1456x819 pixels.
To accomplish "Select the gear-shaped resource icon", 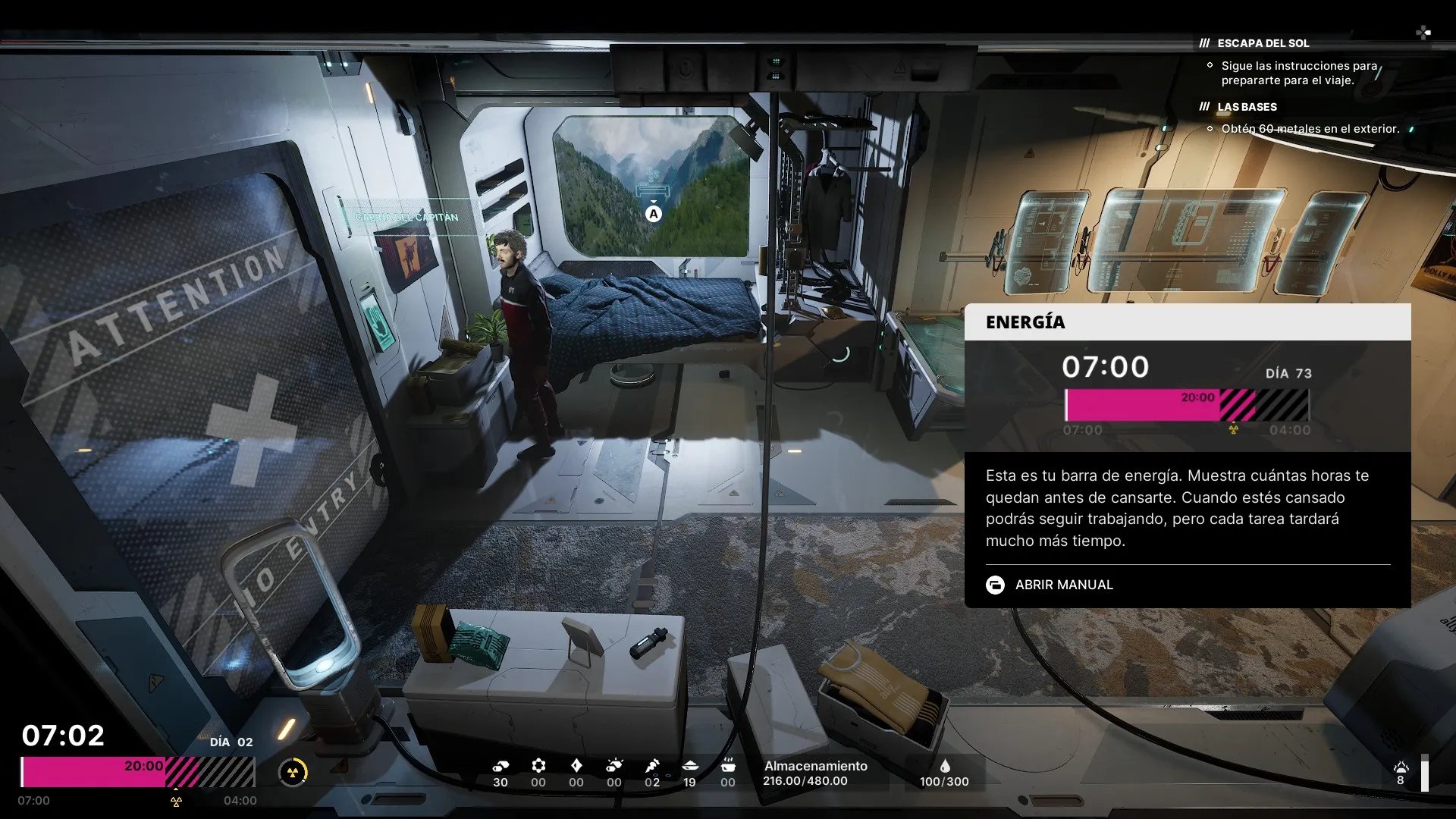I will click(538, 766).
